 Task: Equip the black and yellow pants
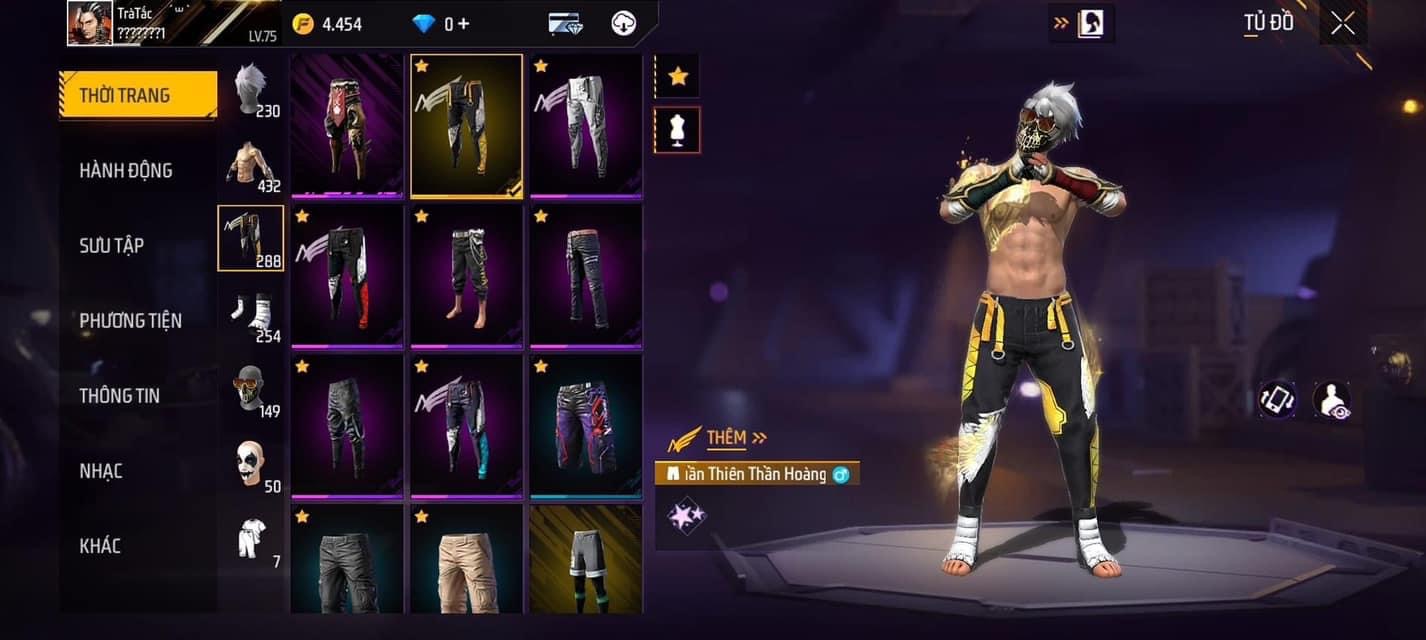466,125
